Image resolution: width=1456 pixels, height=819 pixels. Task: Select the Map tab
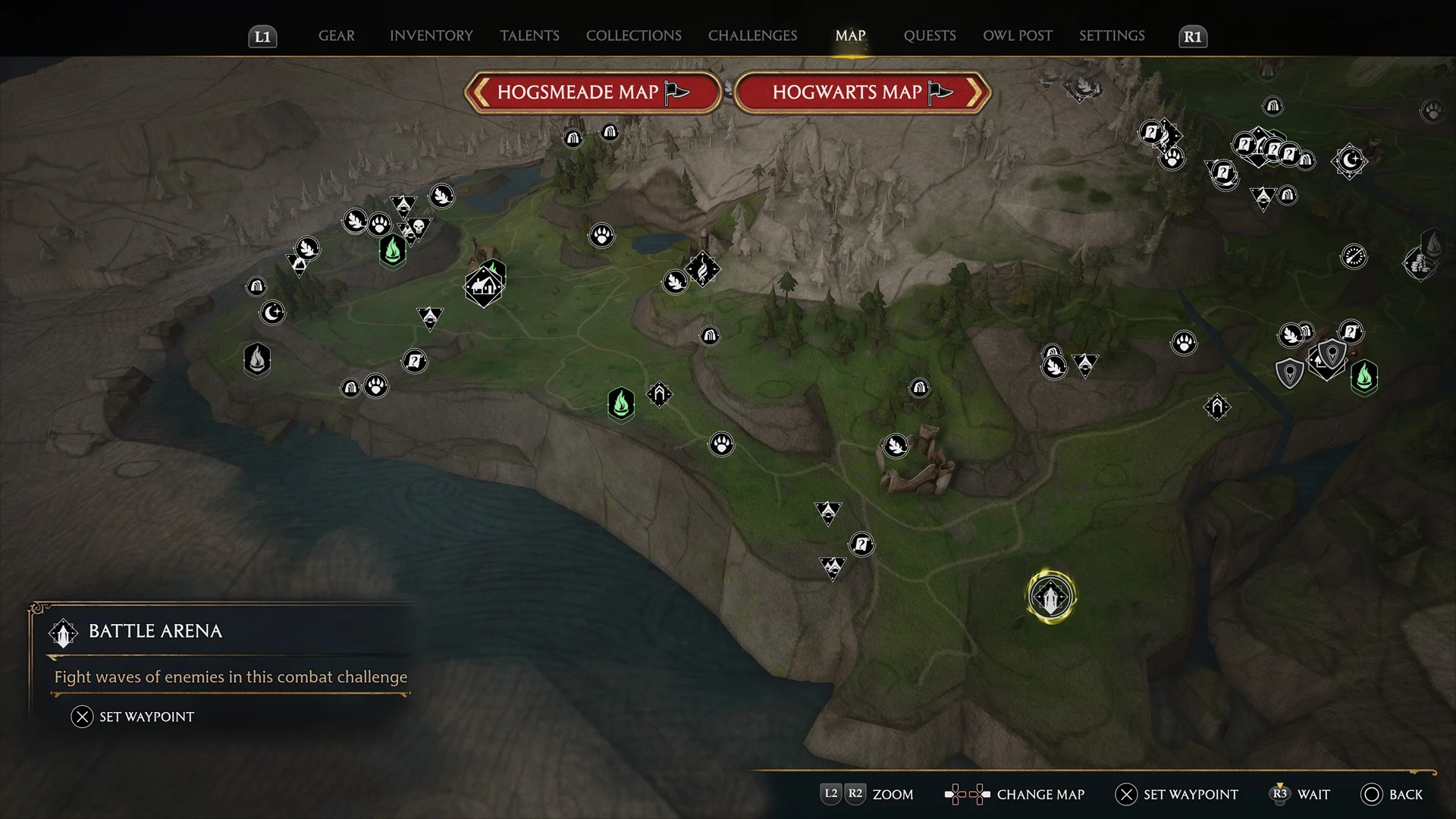tap(850, 36)
